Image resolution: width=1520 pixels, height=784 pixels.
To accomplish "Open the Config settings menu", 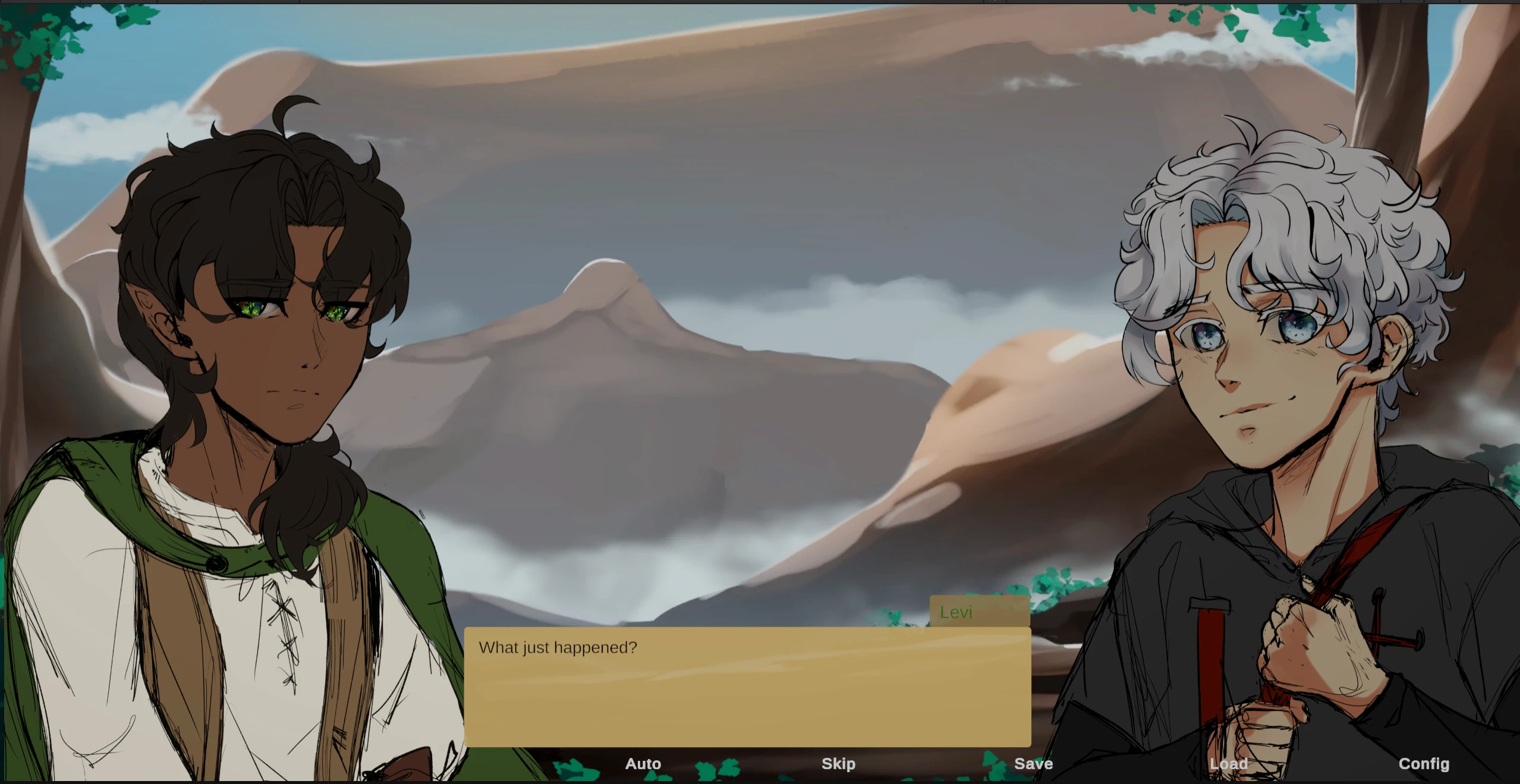I will (x=1424, y=764).
